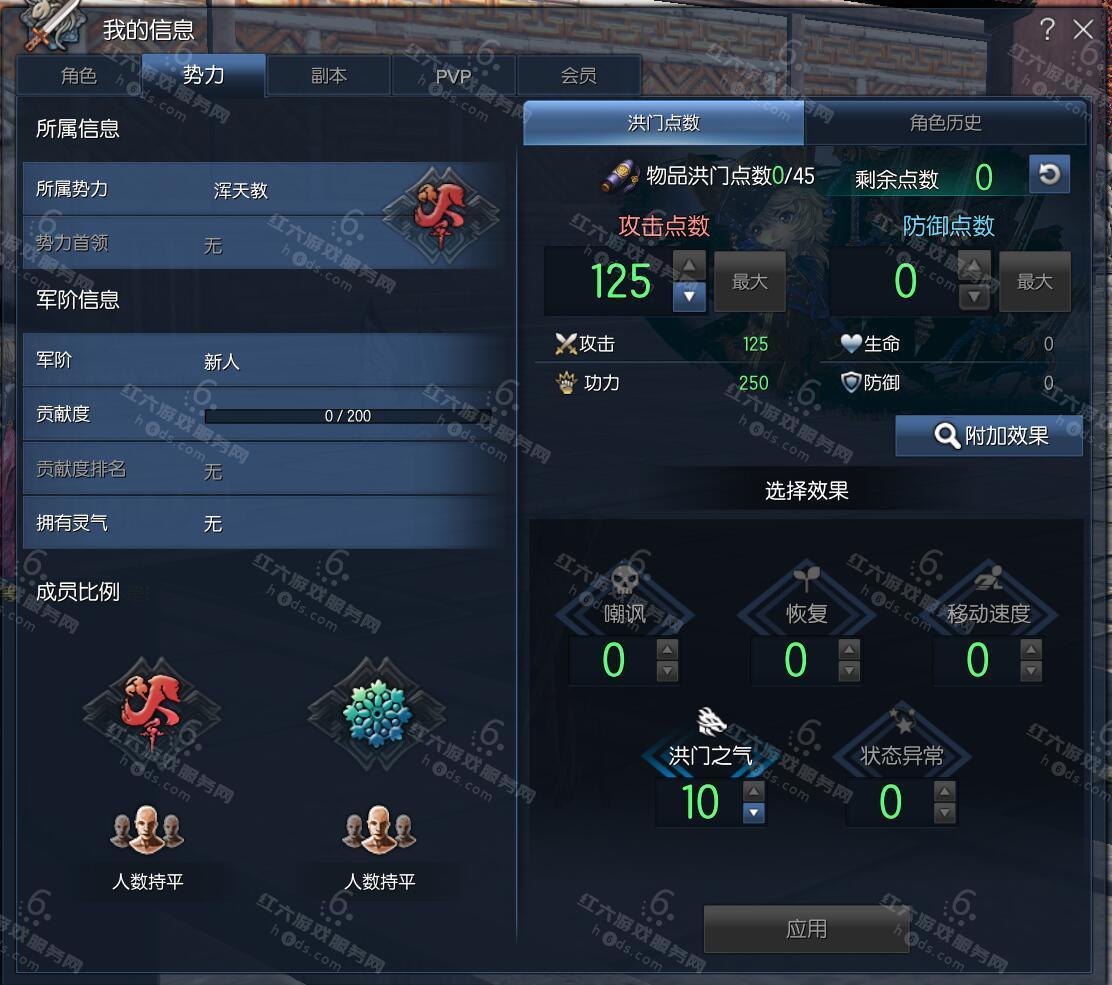Select the 势力 tab

click(204, 76)
